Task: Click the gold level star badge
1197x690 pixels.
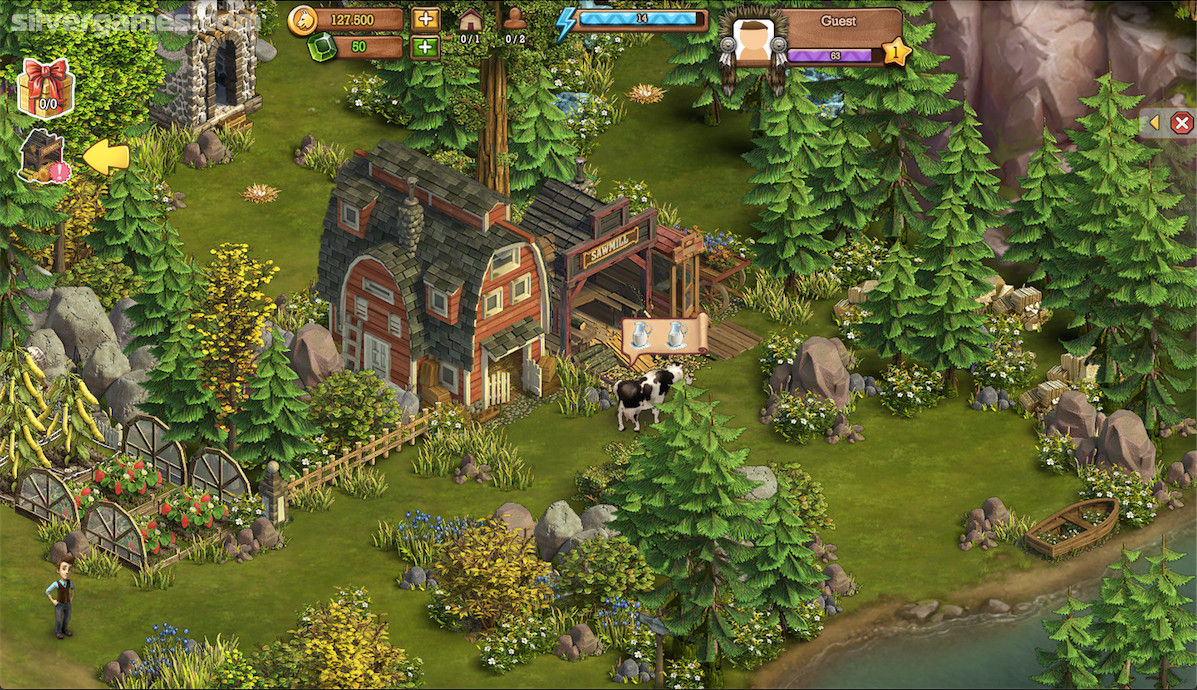Action: (896, 51)
